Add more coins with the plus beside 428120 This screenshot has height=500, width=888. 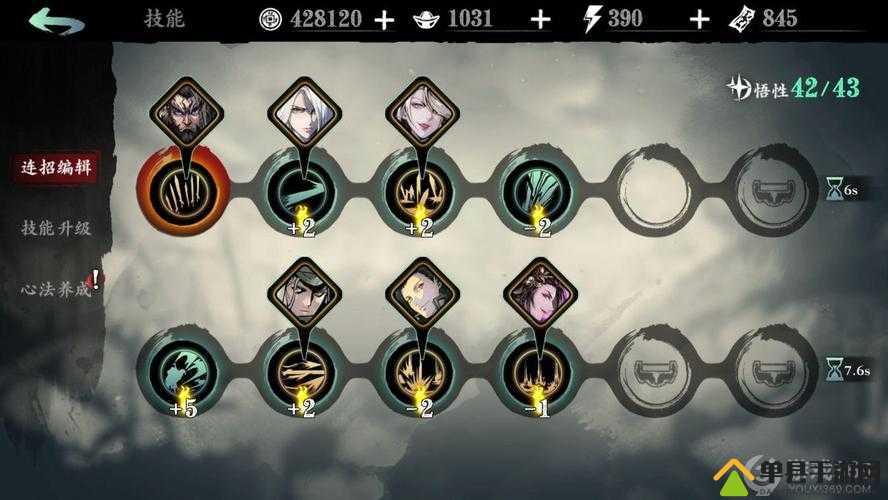pos(385,19)
